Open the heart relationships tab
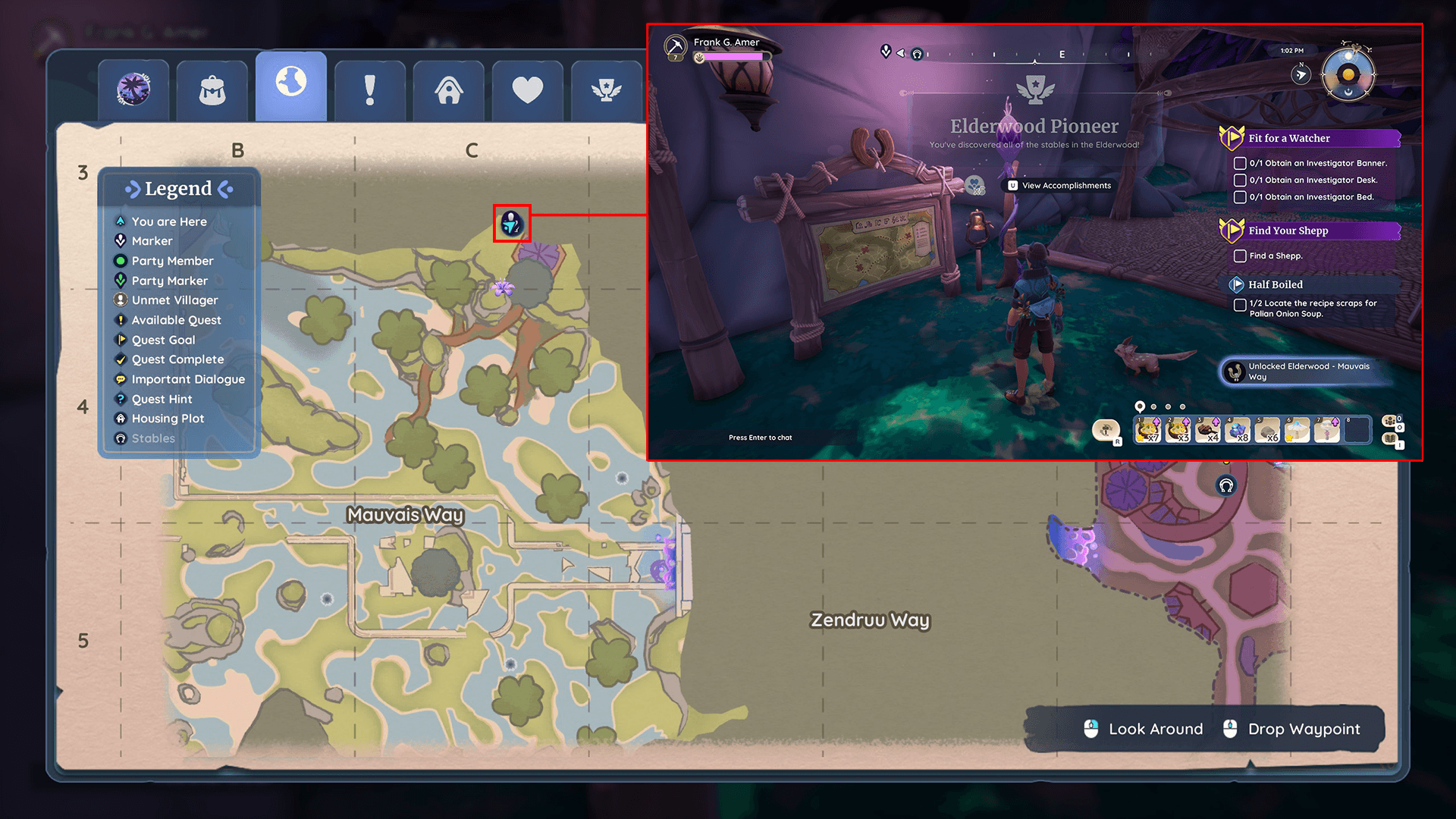Screen dimensions: 1456x819 click(x=528, y=90)
